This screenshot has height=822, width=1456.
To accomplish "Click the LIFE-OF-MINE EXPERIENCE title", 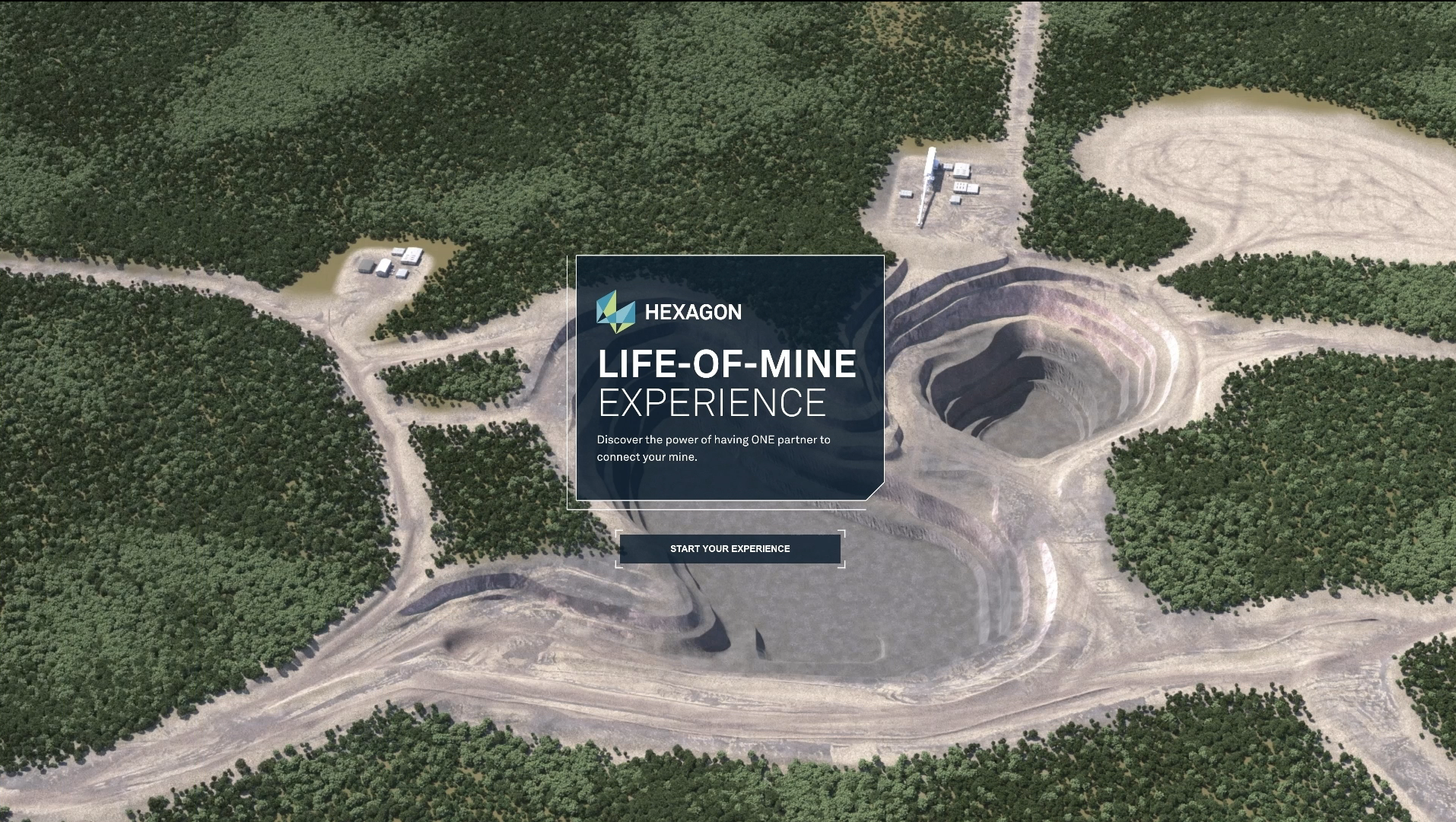I will click(x=726, y=380).
